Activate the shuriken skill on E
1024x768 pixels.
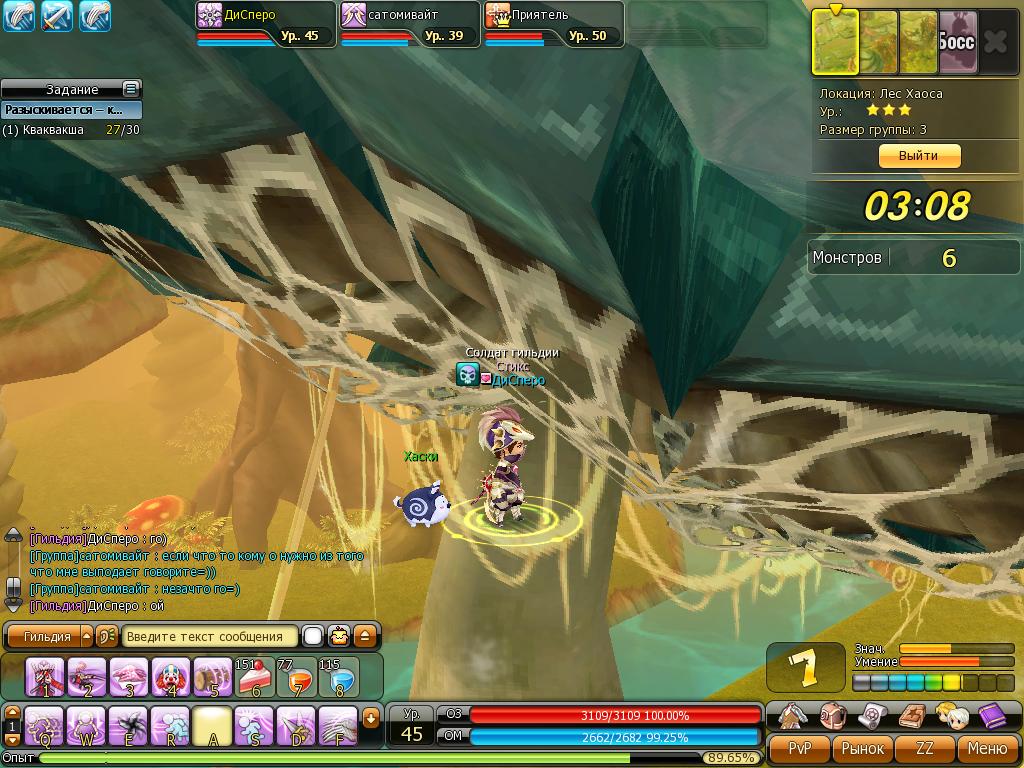pos(128,726)
